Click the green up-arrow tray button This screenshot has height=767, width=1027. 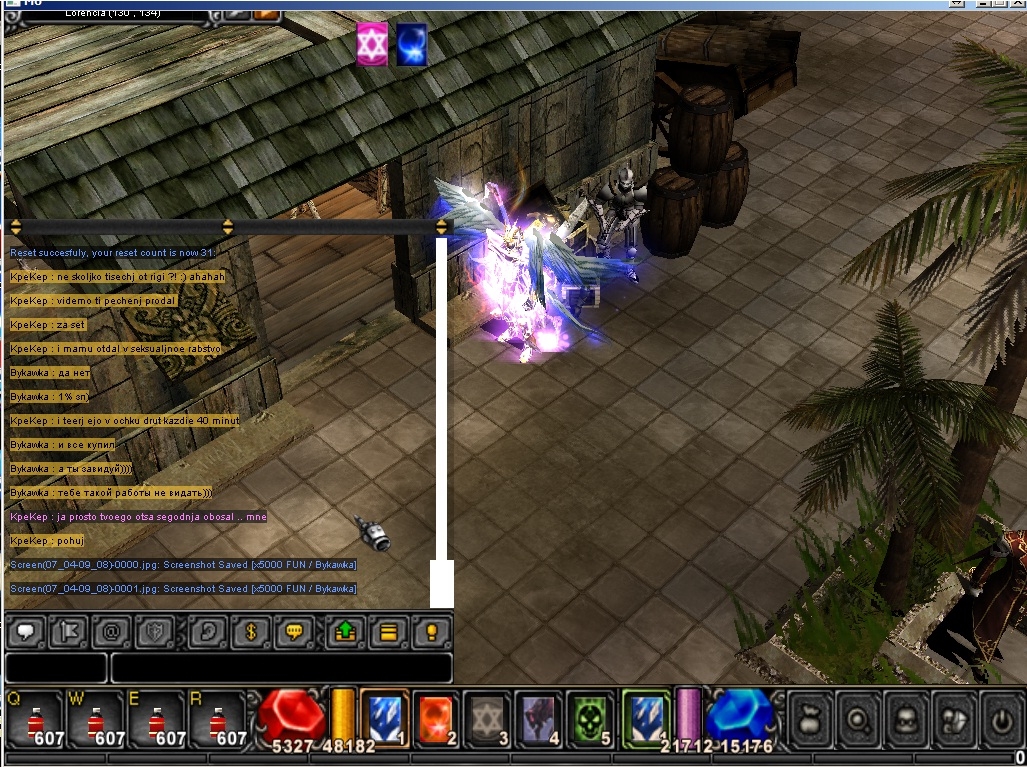coord(345,632)
